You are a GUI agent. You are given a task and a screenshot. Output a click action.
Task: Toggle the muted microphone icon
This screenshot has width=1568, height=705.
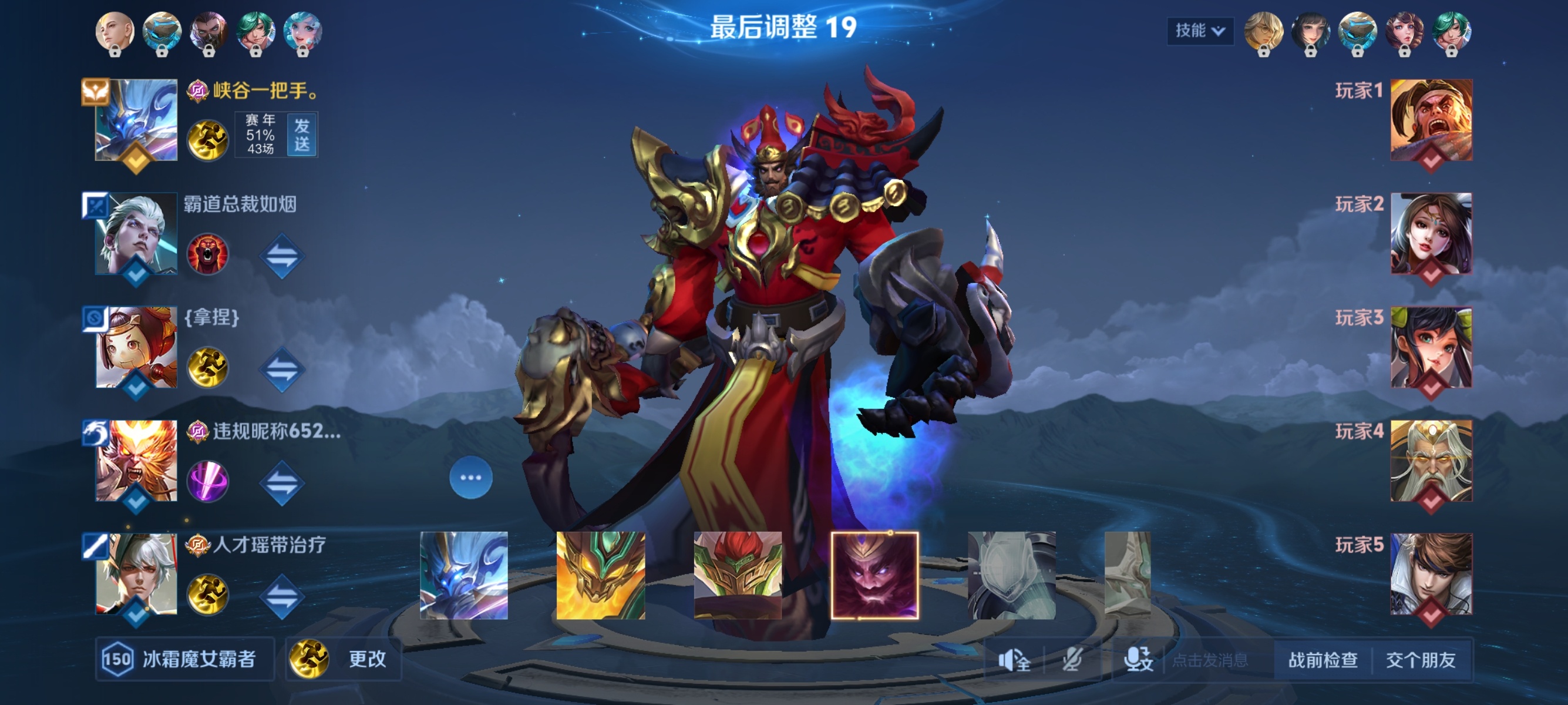point(1072,660)
